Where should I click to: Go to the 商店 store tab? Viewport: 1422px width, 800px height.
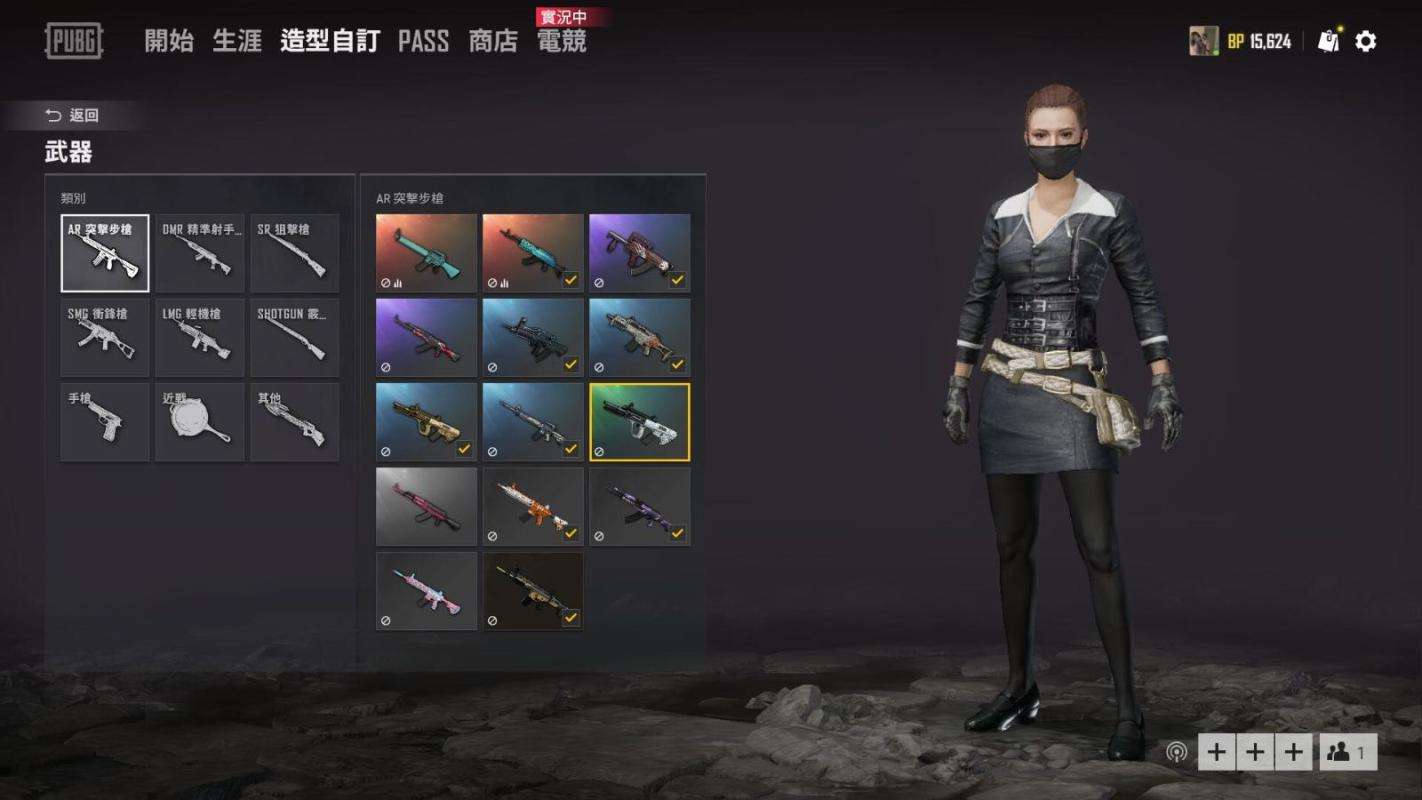(493, 41)
